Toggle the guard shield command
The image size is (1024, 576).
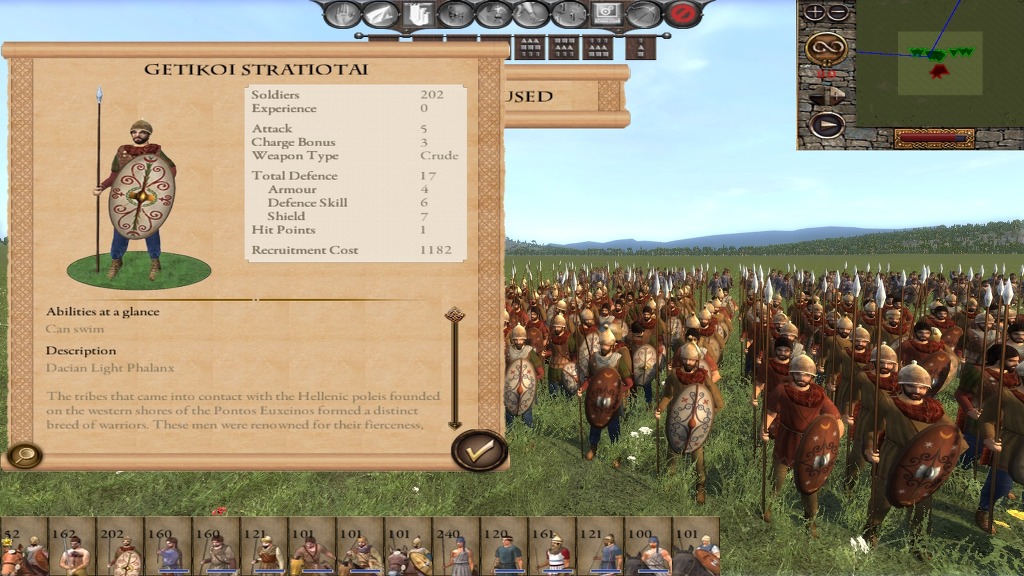[417, 14]
